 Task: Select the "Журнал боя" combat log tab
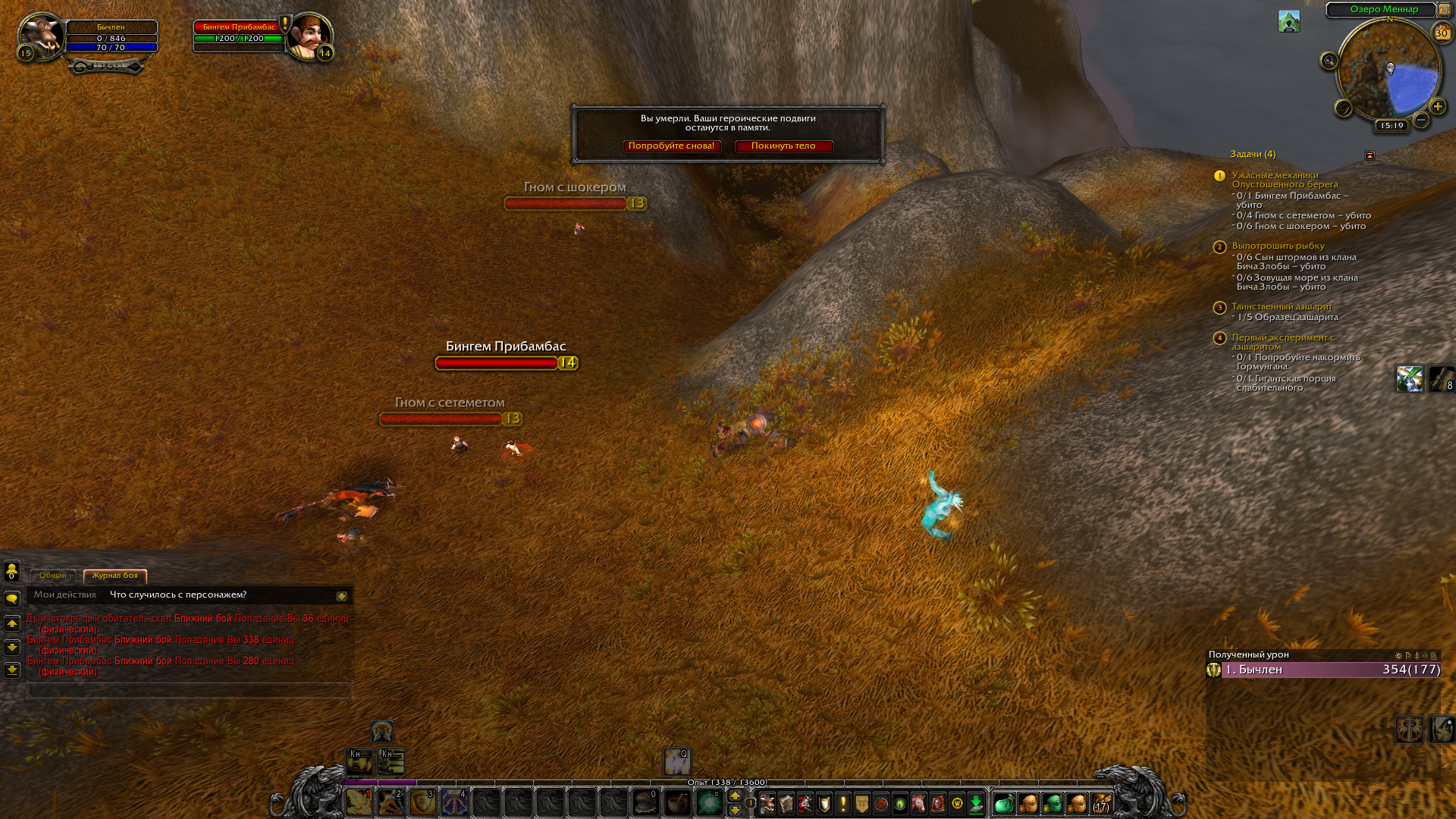(115, 576)
